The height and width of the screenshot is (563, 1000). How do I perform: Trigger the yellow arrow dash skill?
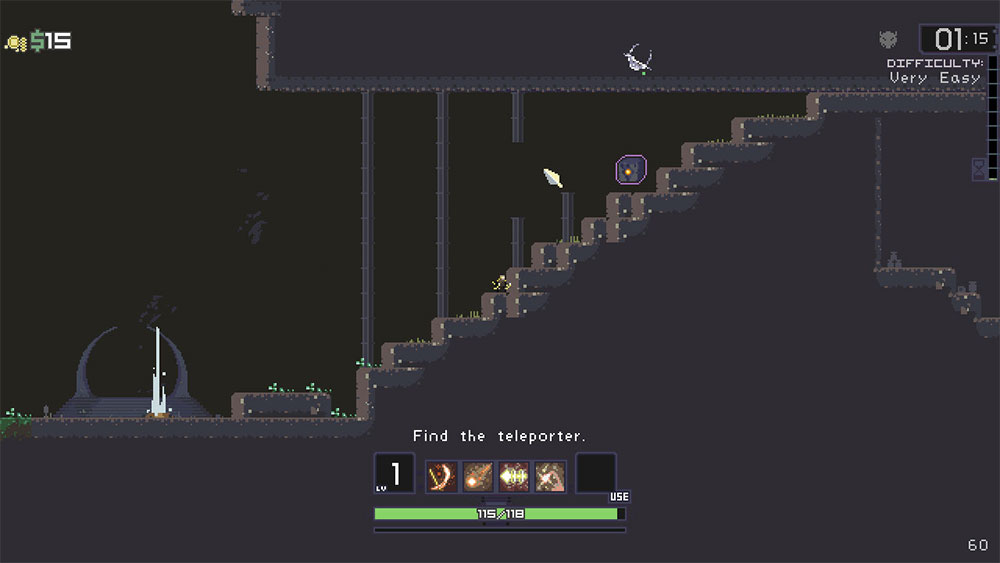coord(514,476)
